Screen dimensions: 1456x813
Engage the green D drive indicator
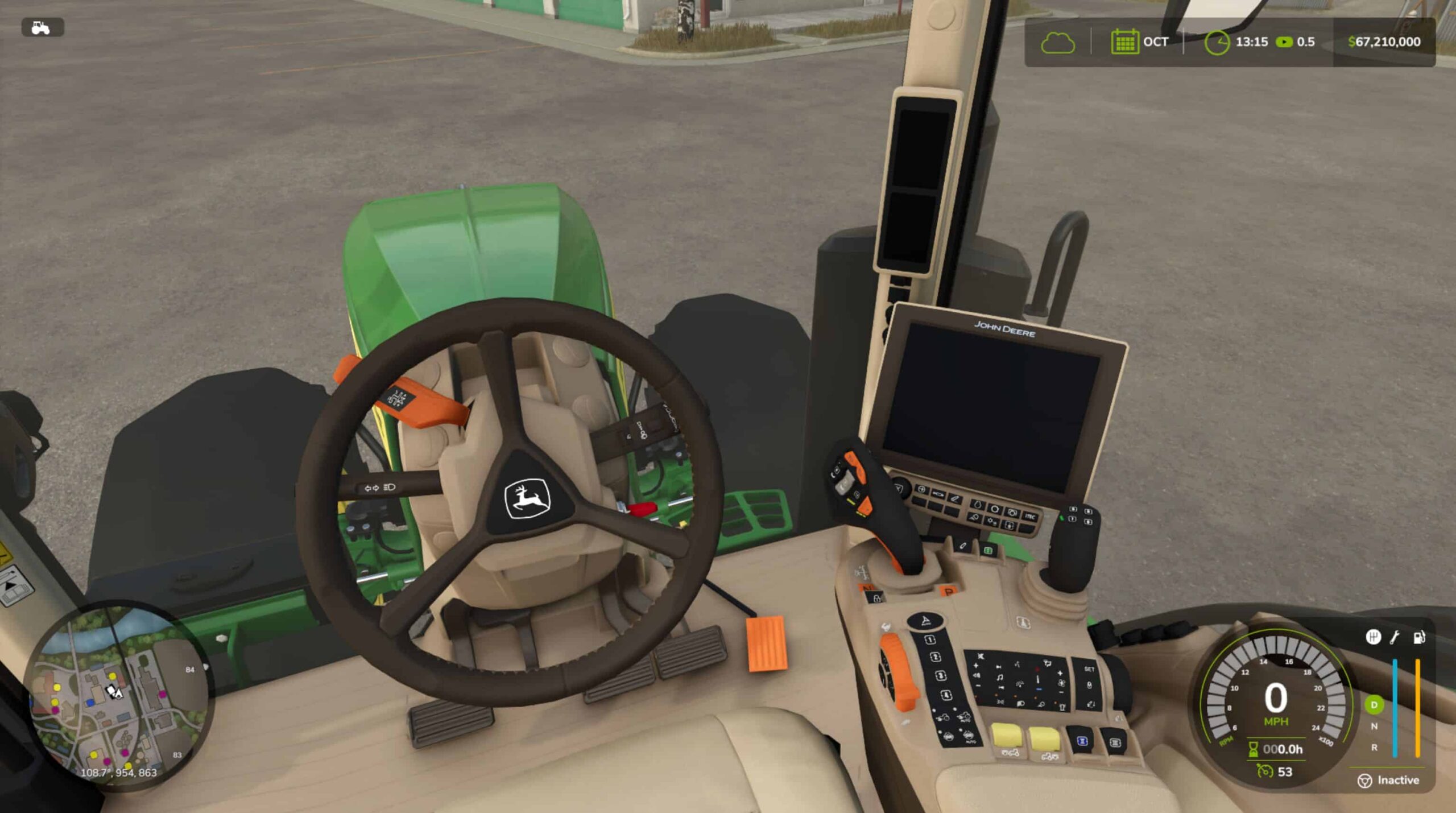(x=1375, y=704)
